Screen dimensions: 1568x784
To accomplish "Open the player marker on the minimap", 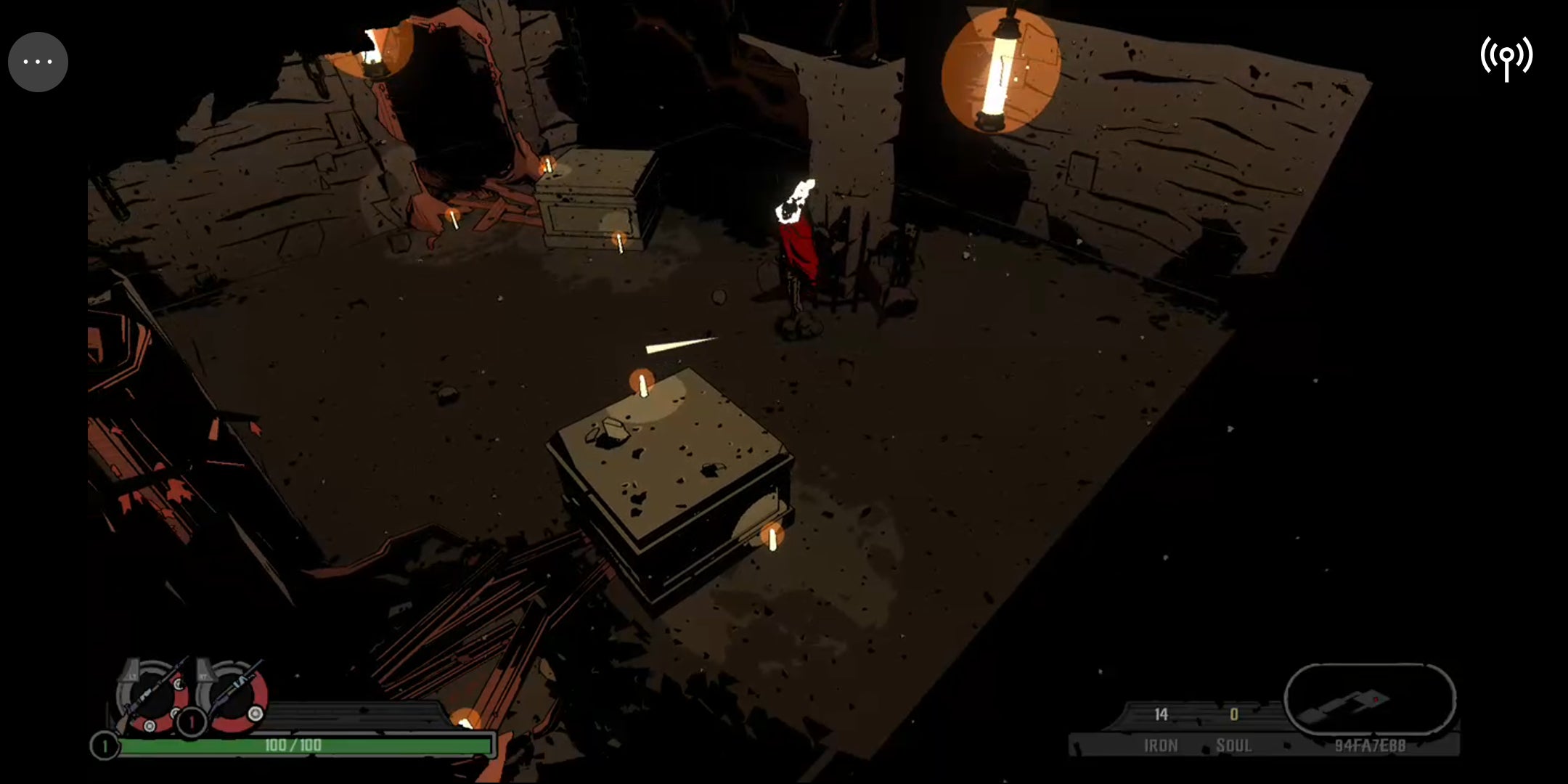I will [1376, 698].
